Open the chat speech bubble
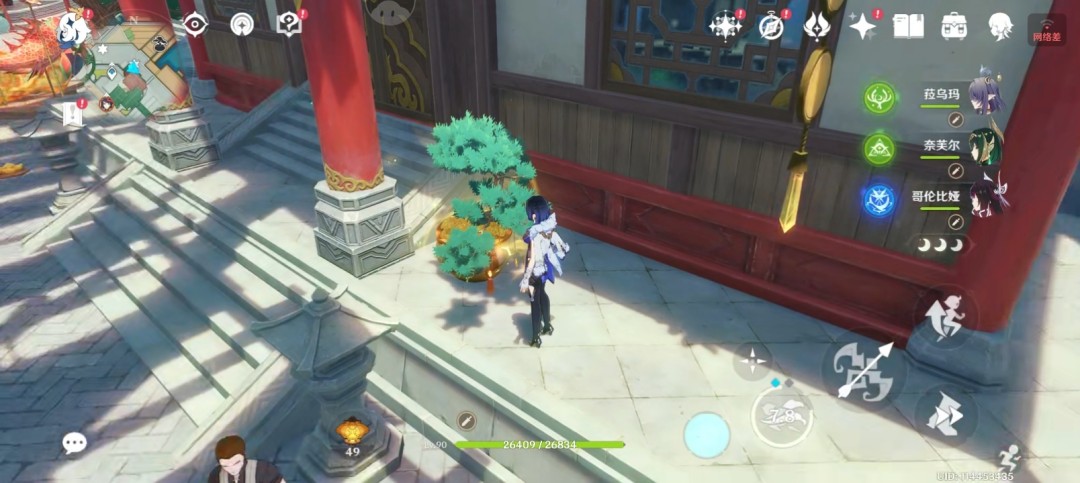This screenshot has height=483, width=1080. pos(74,443)
